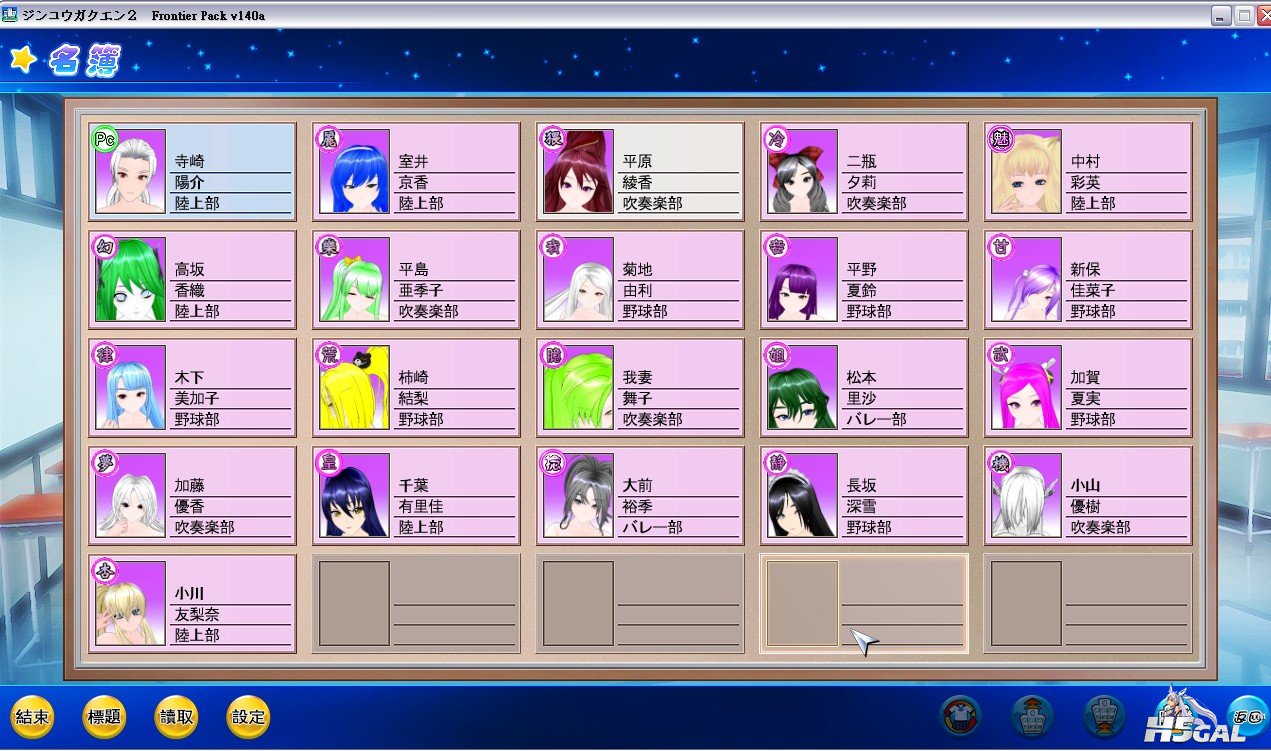Open the 設定 (settings) menu
This screenshot has width=1271, height=751.
pyautogui.click(x=248, y=717)
